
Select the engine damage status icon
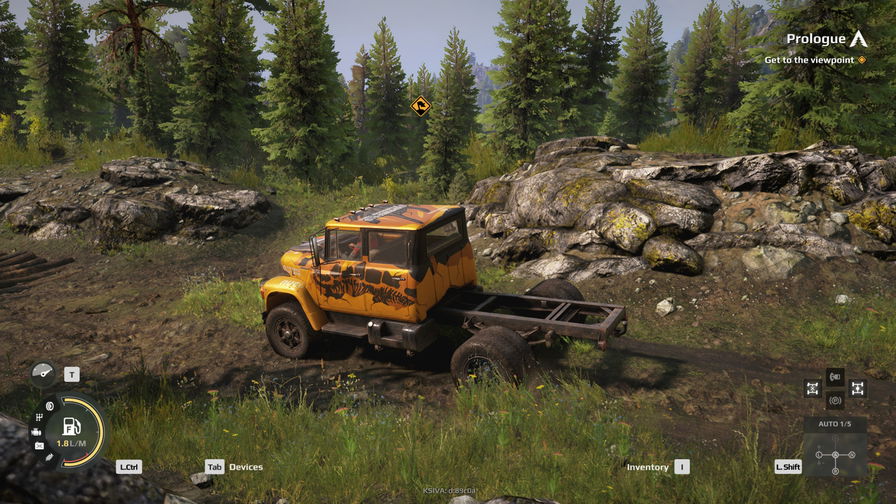coord(38,431)
